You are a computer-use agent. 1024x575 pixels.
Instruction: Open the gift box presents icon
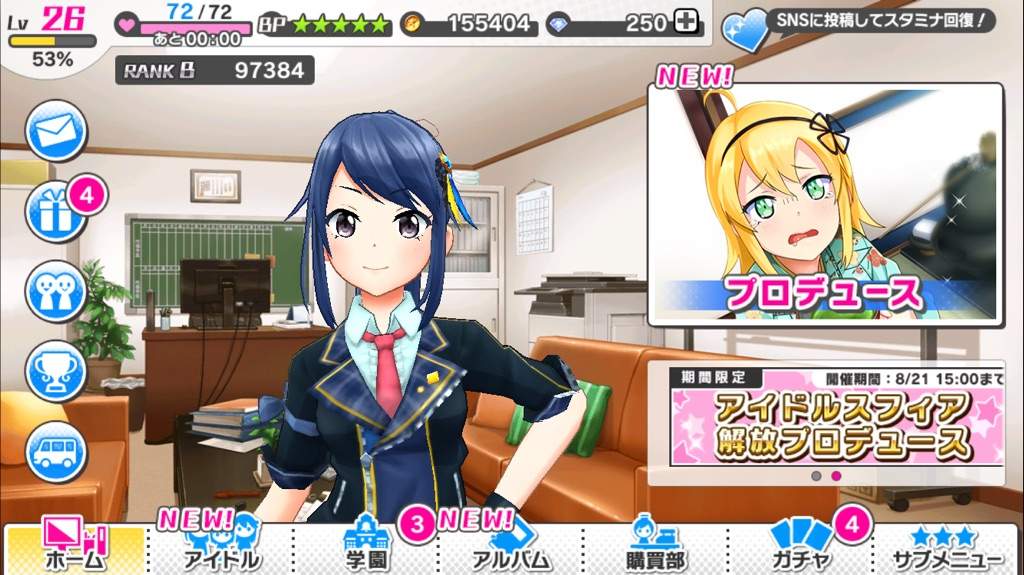[56, 211]
